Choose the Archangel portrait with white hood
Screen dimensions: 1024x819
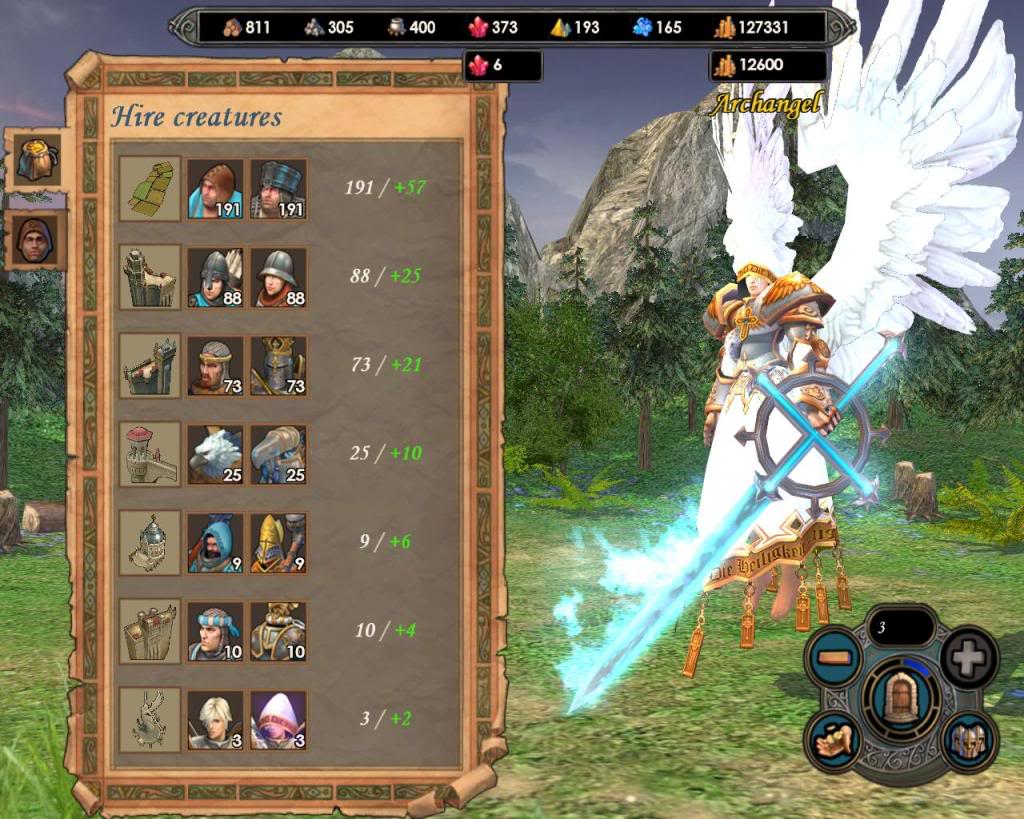click(278, 719)
